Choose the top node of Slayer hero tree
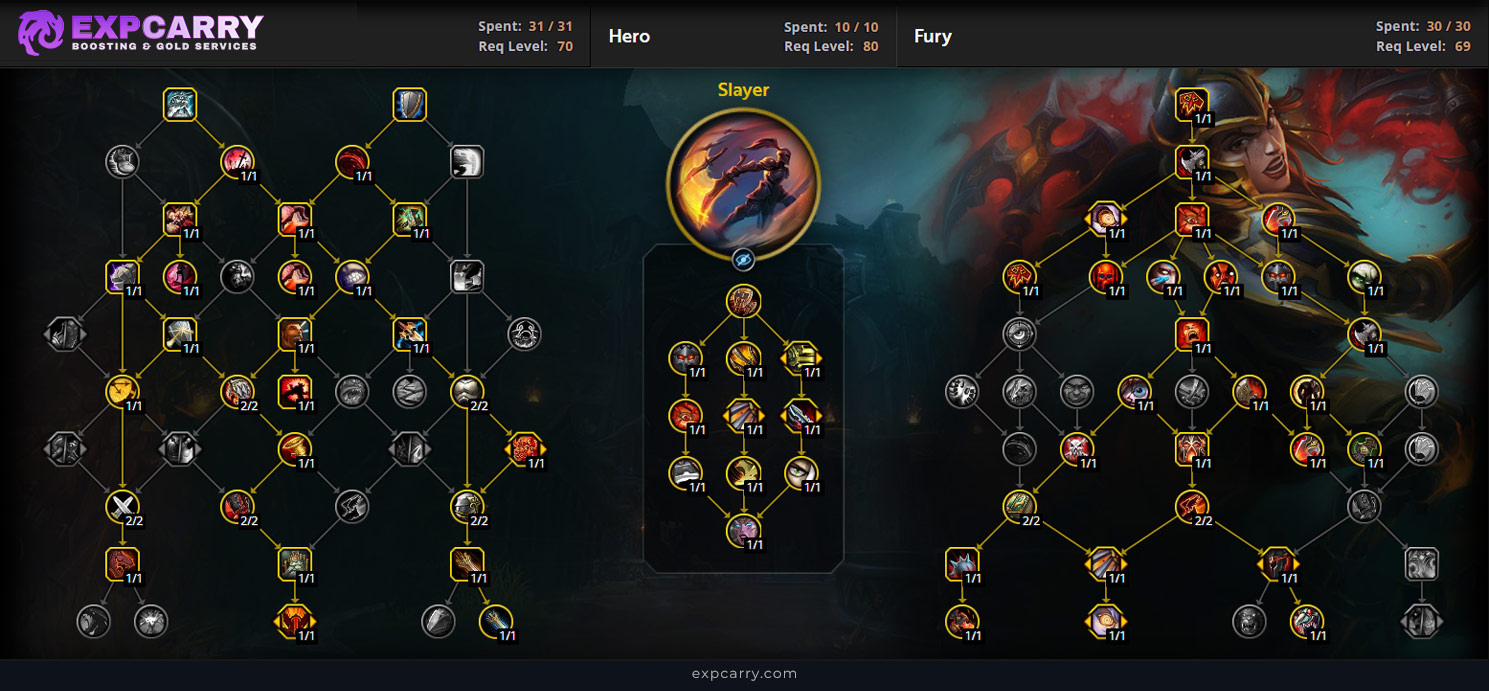 click(x=743, y=301)
